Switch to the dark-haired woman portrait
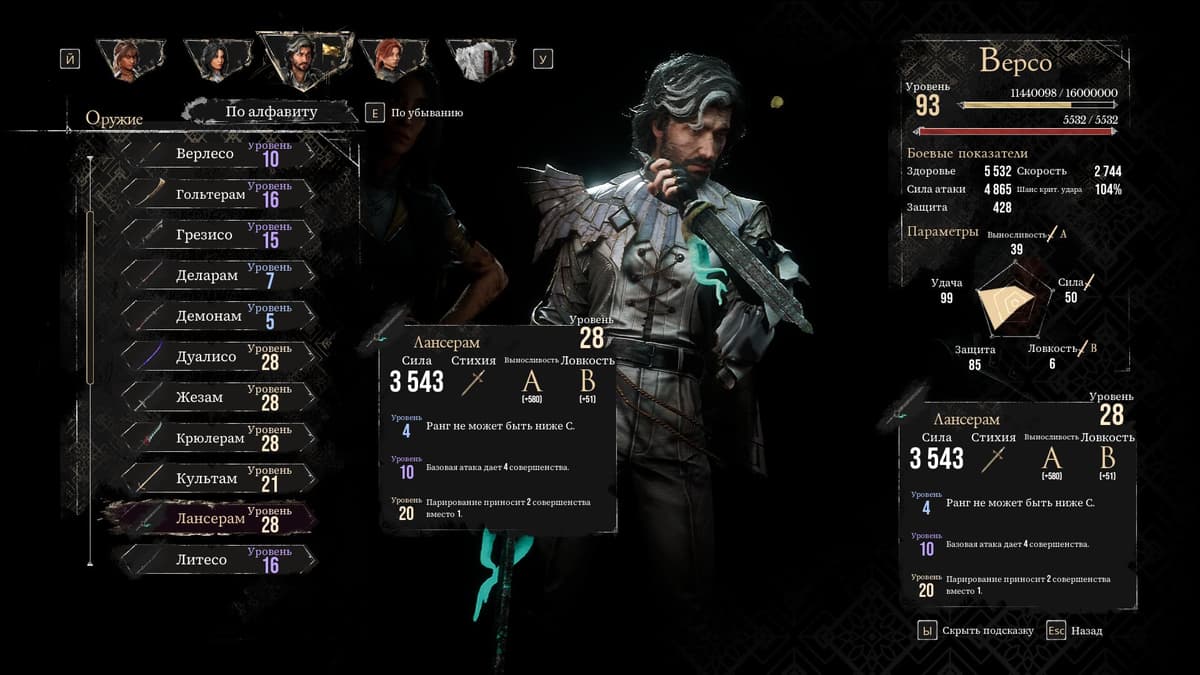The width and height of the screenshot is (1200, 675). (x=214, y=59)
